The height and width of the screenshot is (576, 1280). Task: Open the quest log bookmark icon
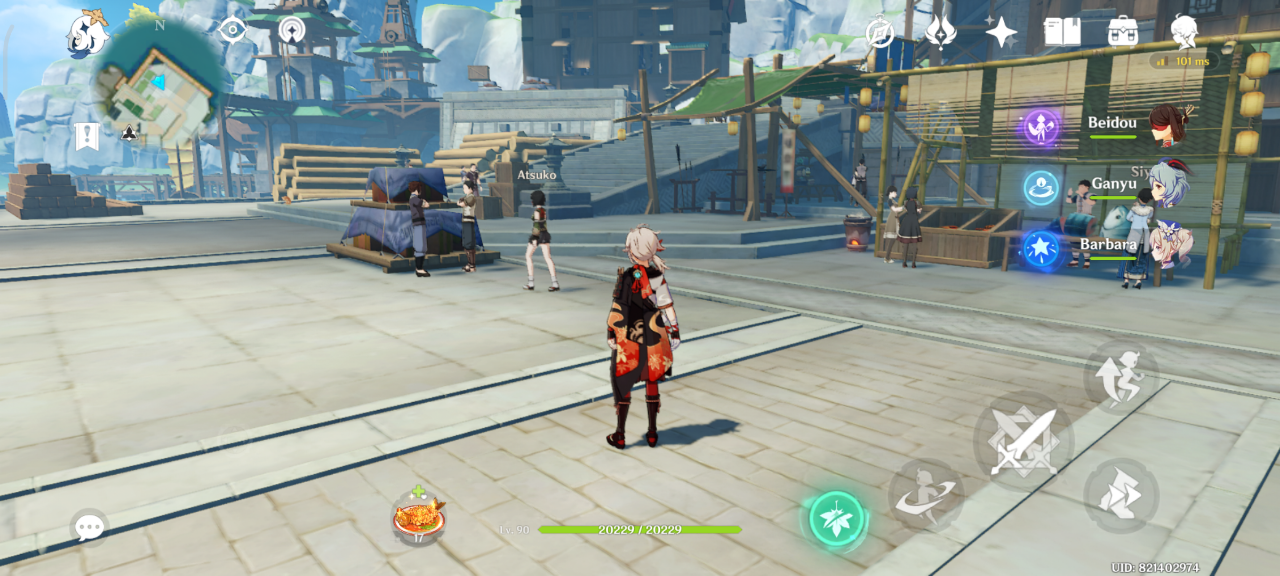coord(87,136)
